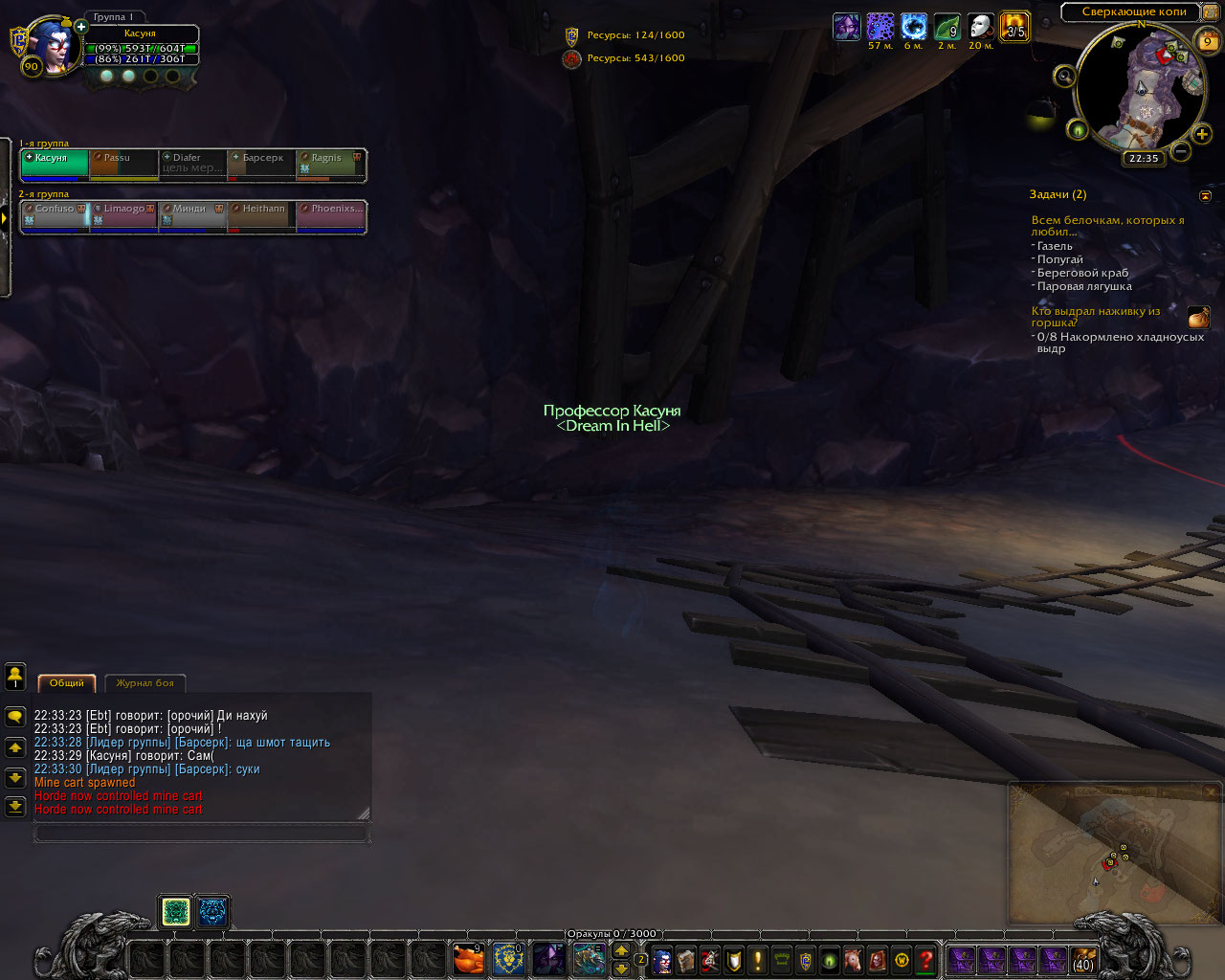Click the chat speech bubble button
1225x980 pixels.
click(15, 716)
